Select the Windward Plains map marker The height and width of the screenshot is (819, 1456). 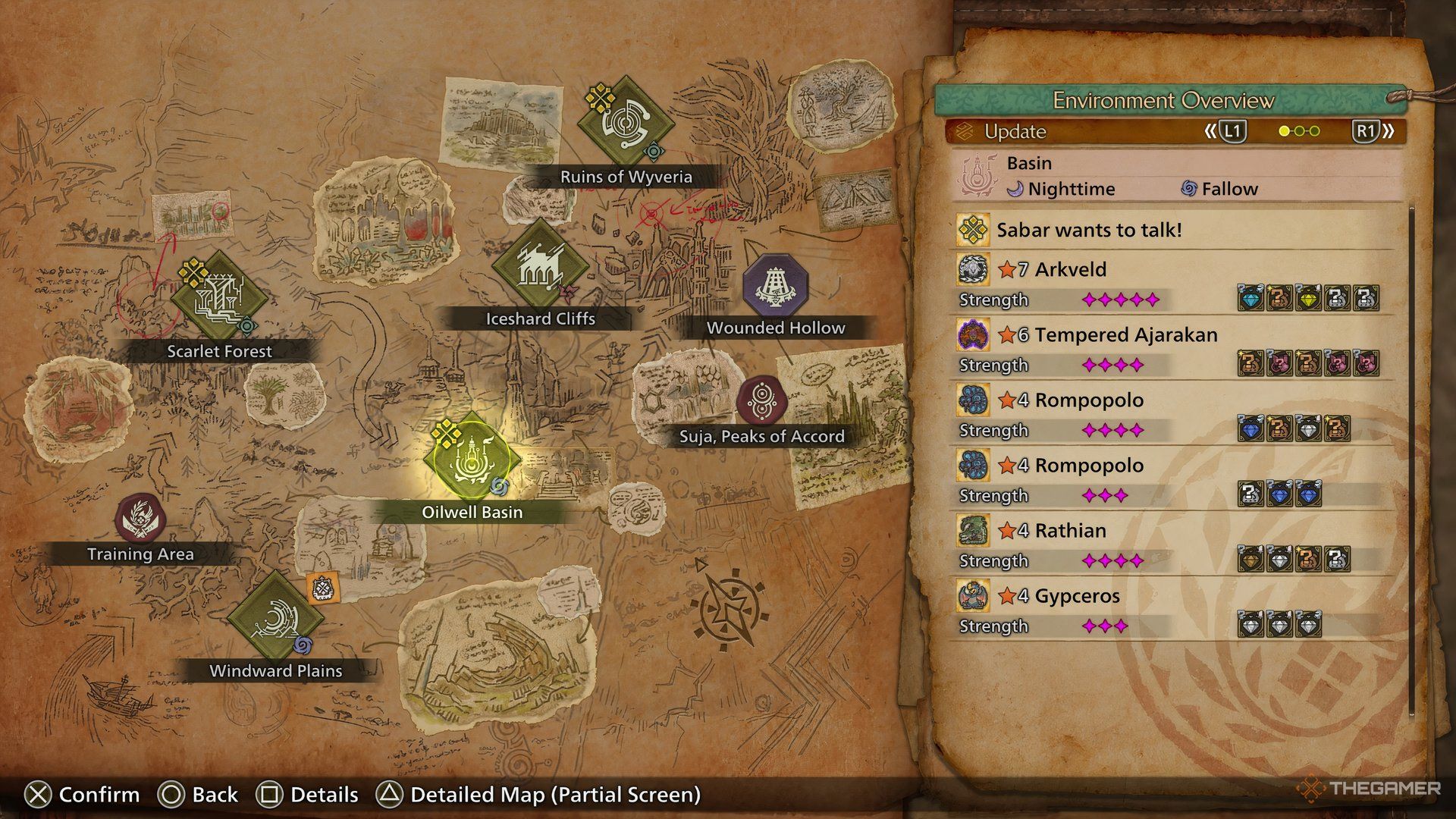coord(275,617)
